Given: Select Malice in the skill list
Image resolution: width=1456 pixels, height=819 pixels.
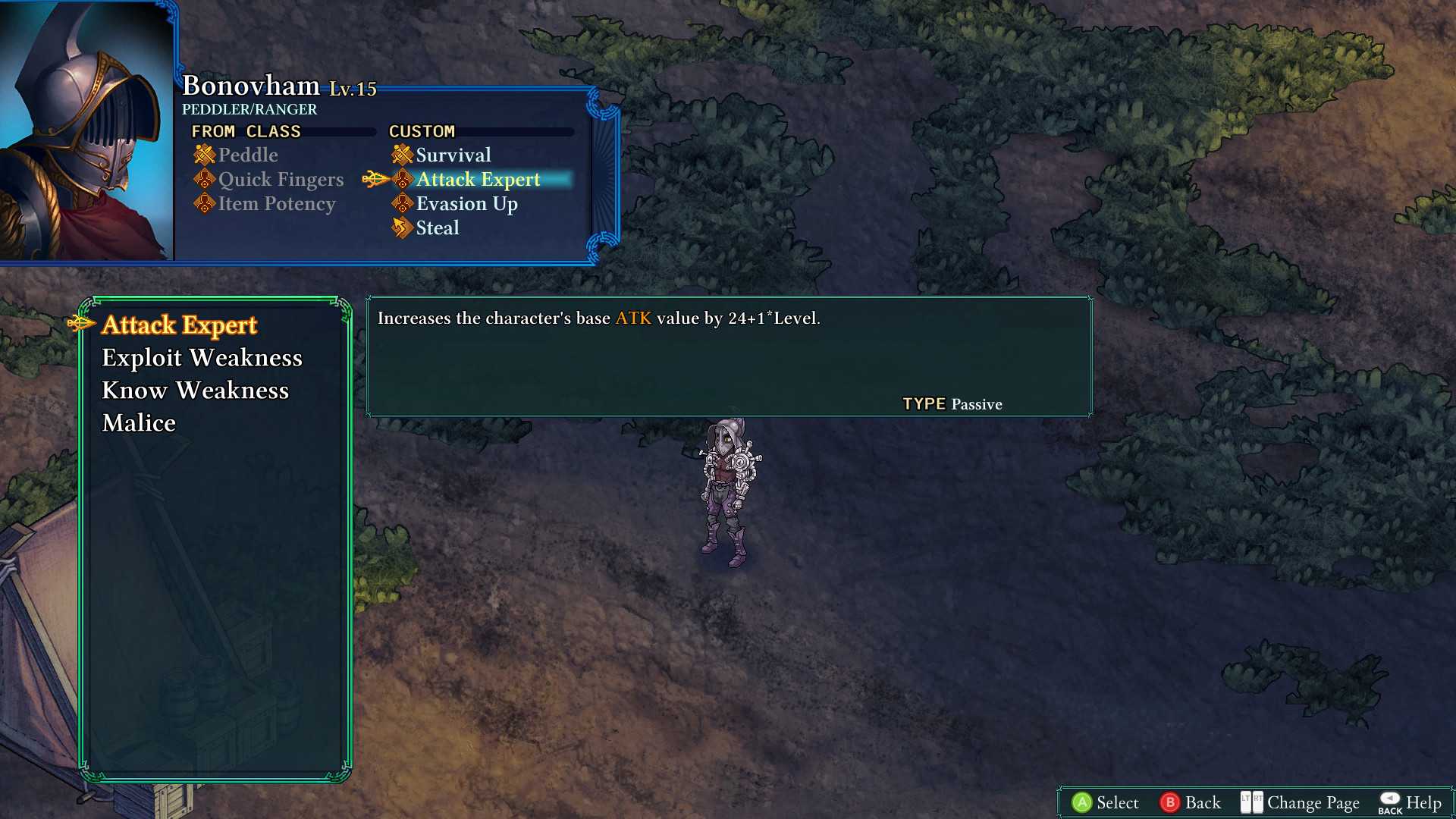Looking at the screenshot, I should click(x=138, y=423).
